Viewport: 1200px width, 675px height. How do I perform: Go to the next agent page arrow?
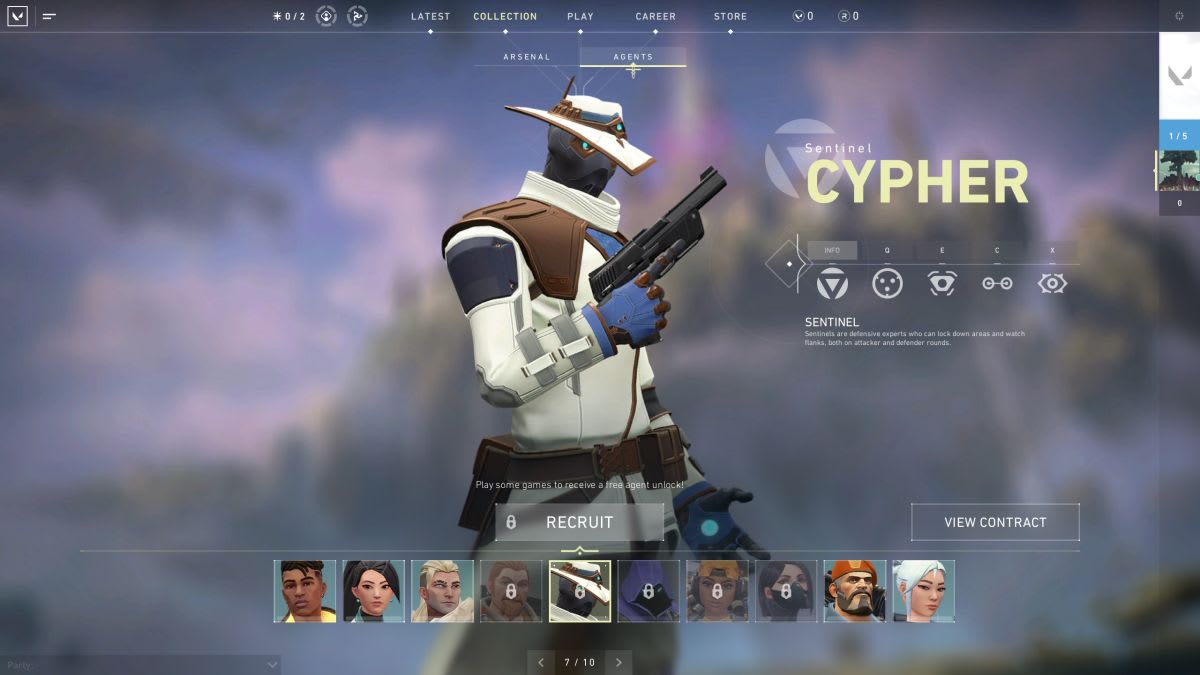pyautogui.click(x=619, y=662)
